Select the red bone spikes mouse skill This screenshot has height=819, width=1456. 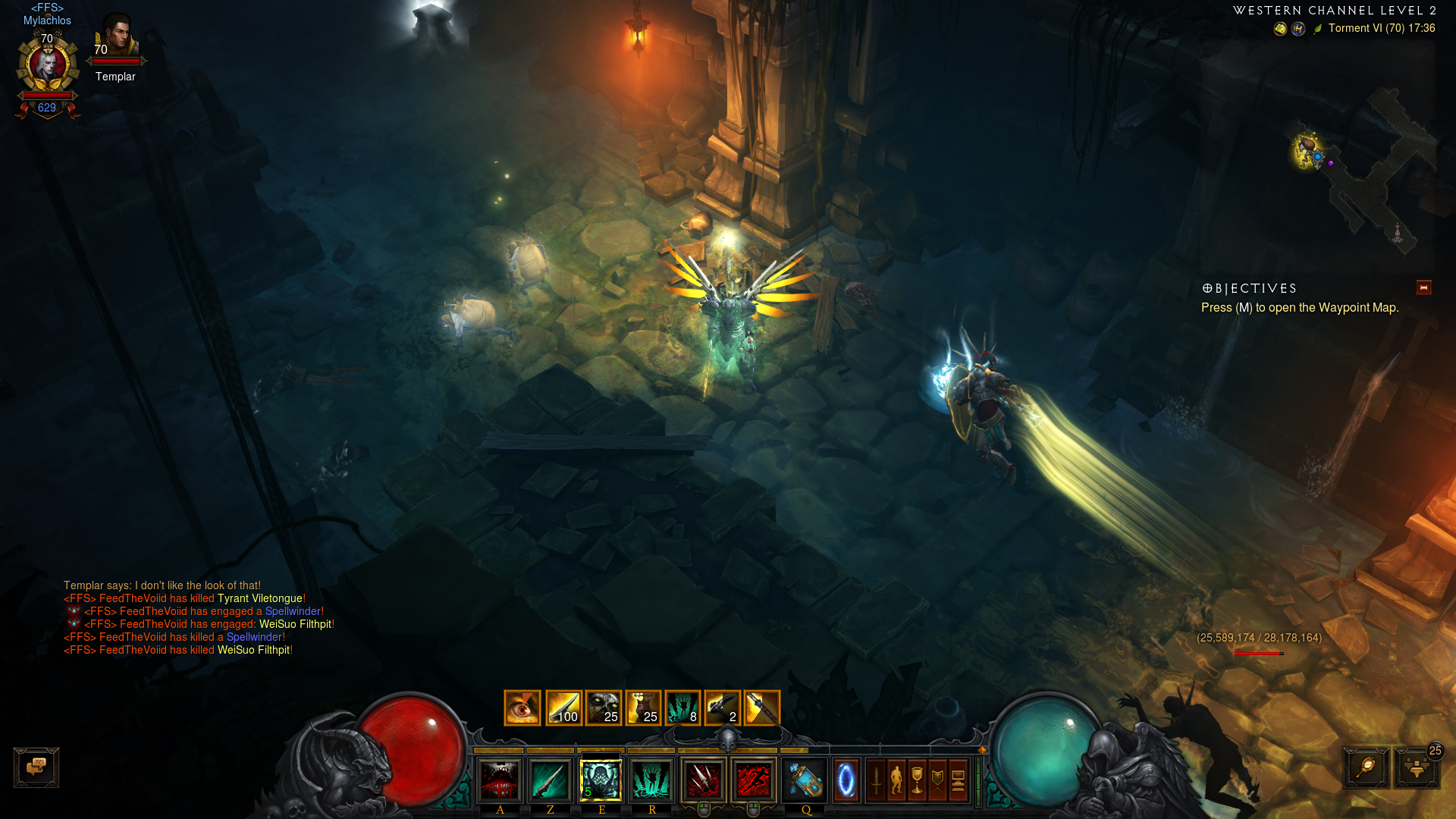703,780
